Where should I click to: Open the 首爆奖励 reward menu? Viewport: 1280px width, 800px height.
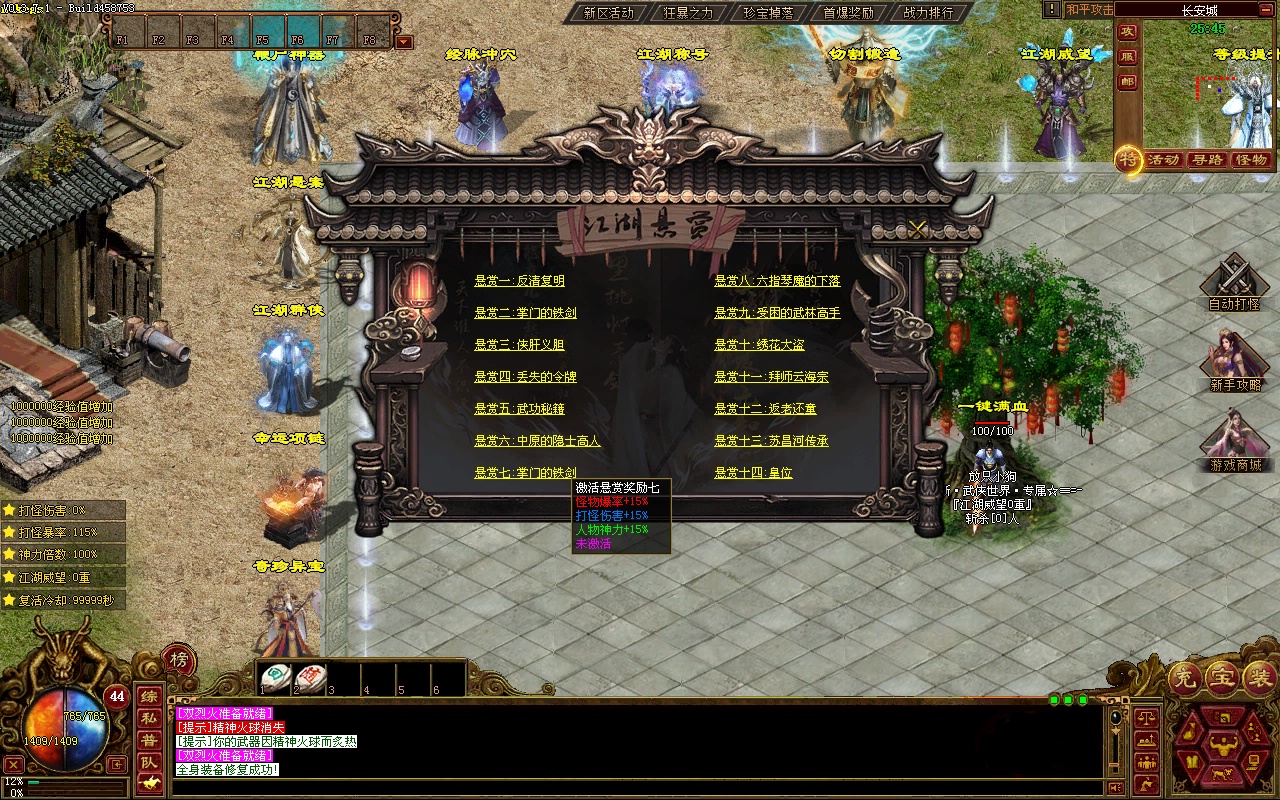pos(848,13)
